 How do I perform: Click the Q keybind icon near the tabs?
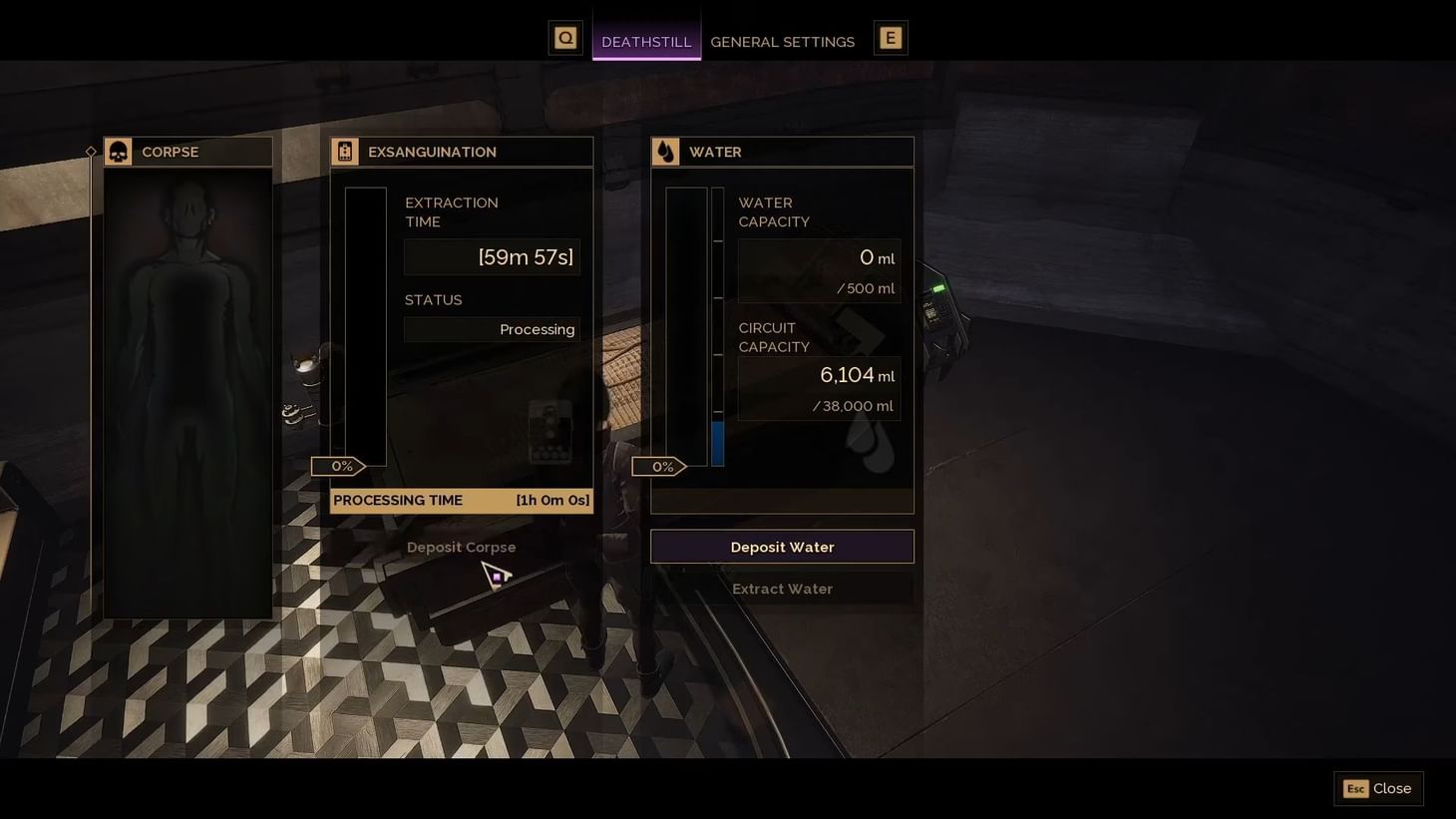point(565,37)
